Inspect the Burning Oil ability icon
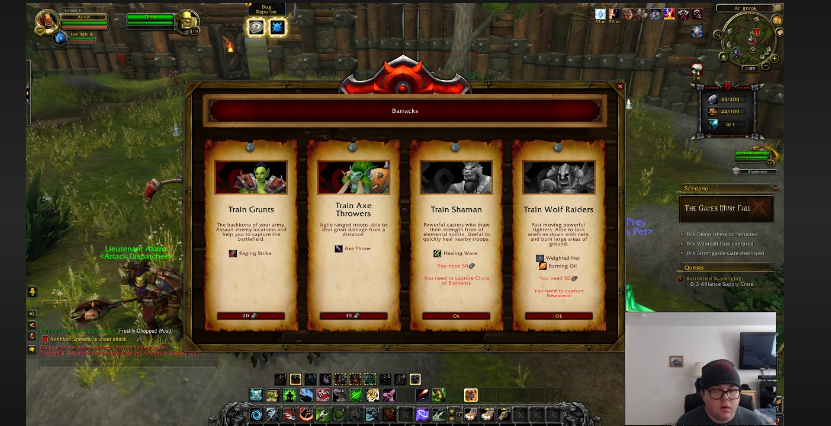The image size is (831, 426). (x=543, y=266)
